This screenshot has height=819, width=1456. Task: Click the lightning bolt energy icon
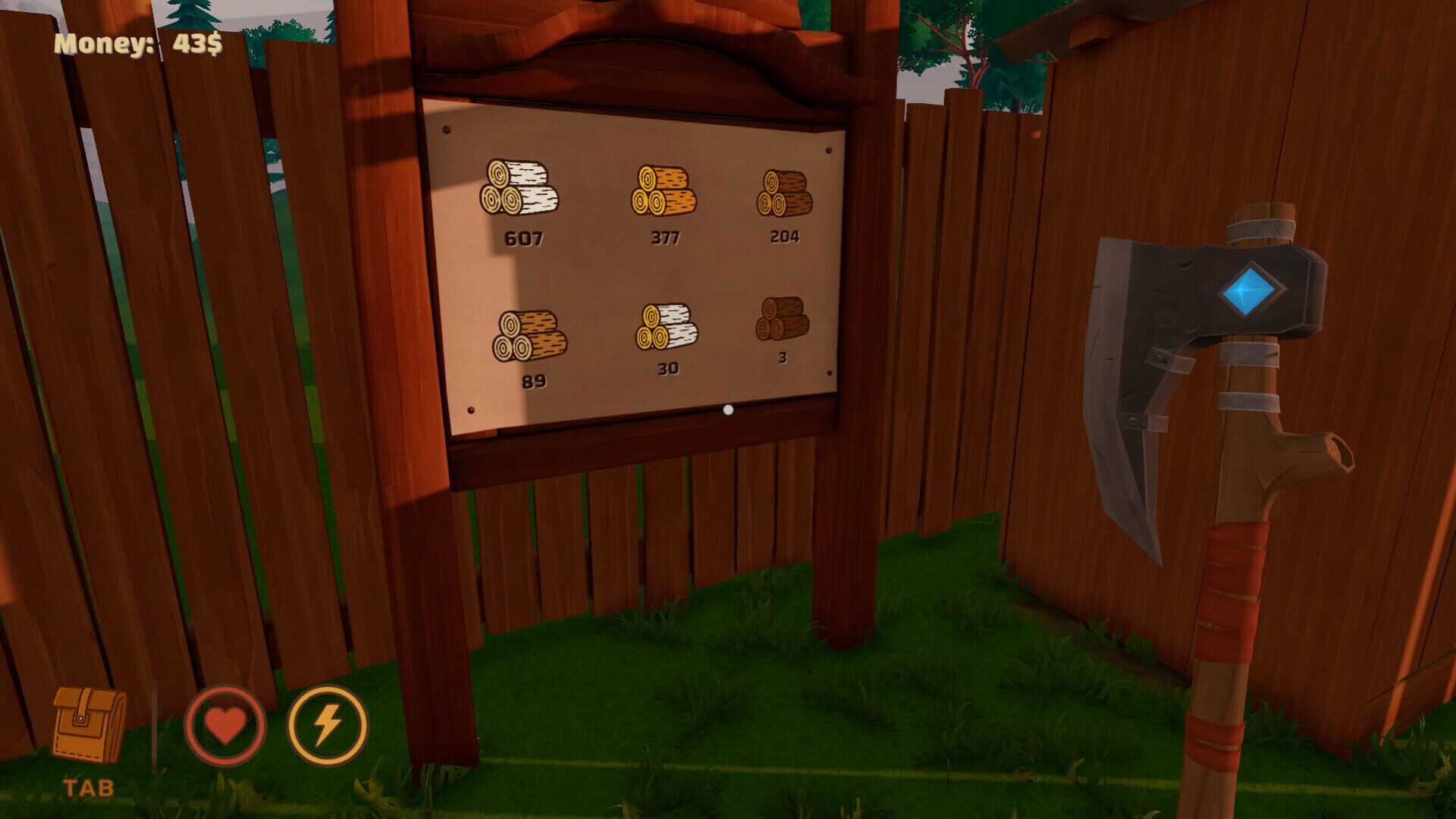(x=328, y=722)
